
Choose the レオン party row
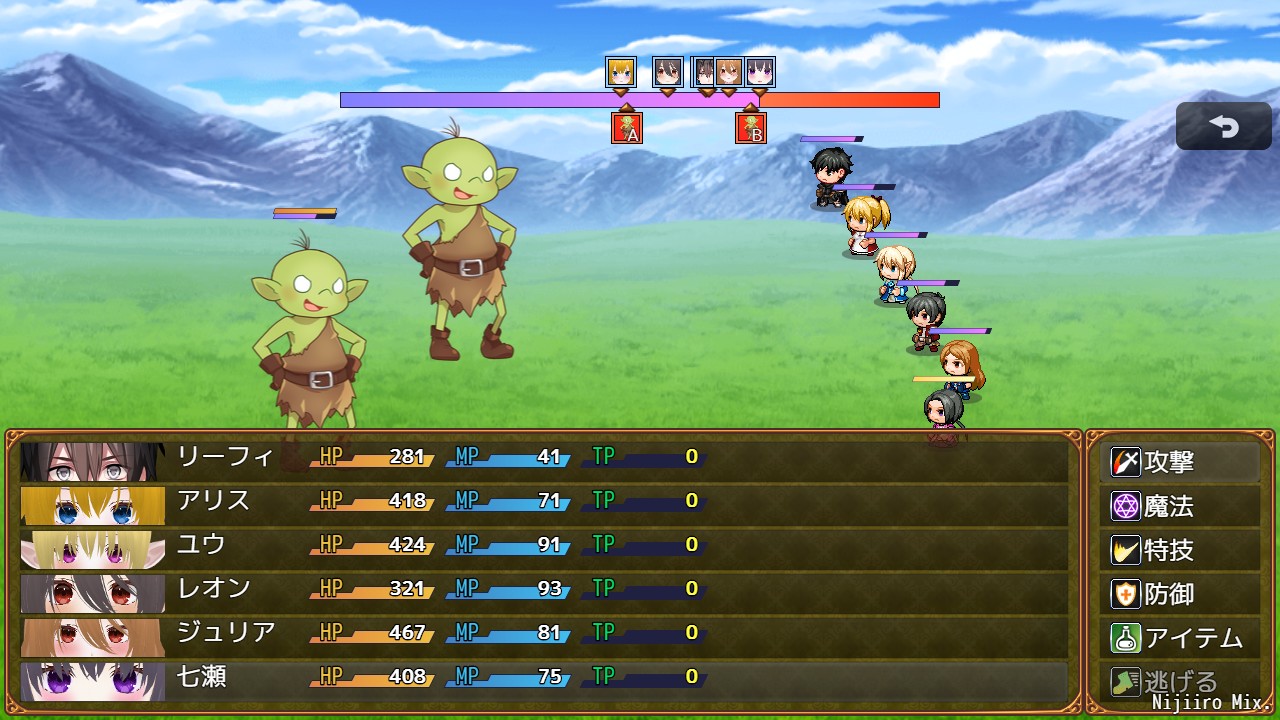[x=544, y=590]
